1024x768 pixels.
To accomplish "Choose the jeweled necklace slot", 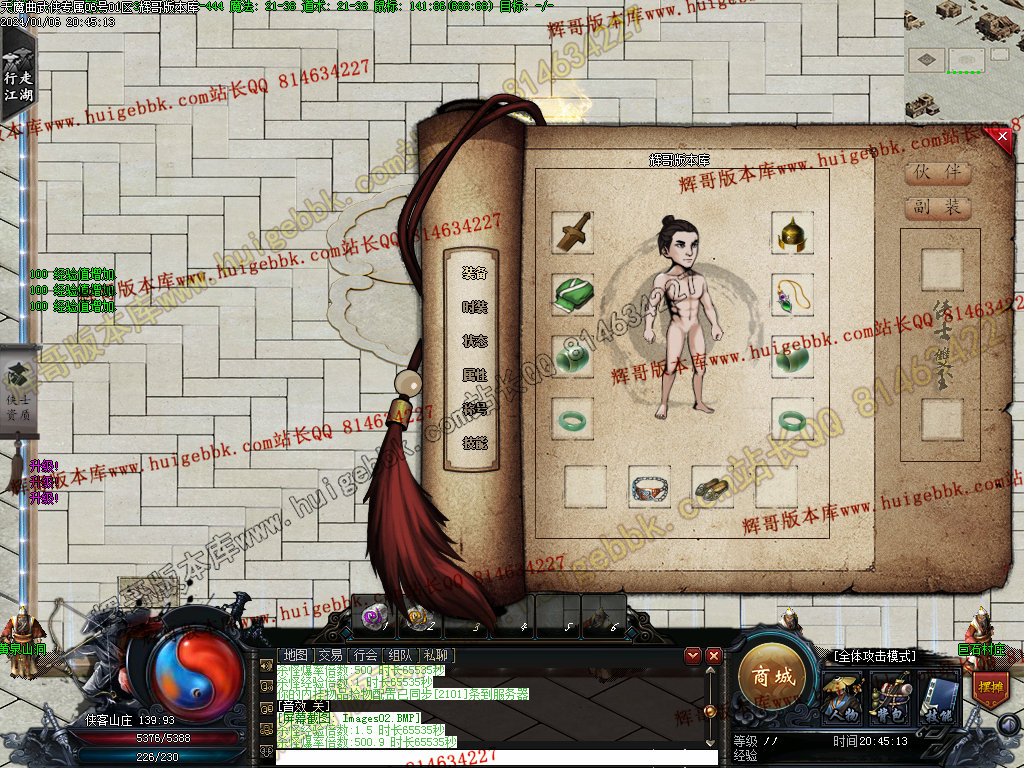I will (x=792, y=295).
